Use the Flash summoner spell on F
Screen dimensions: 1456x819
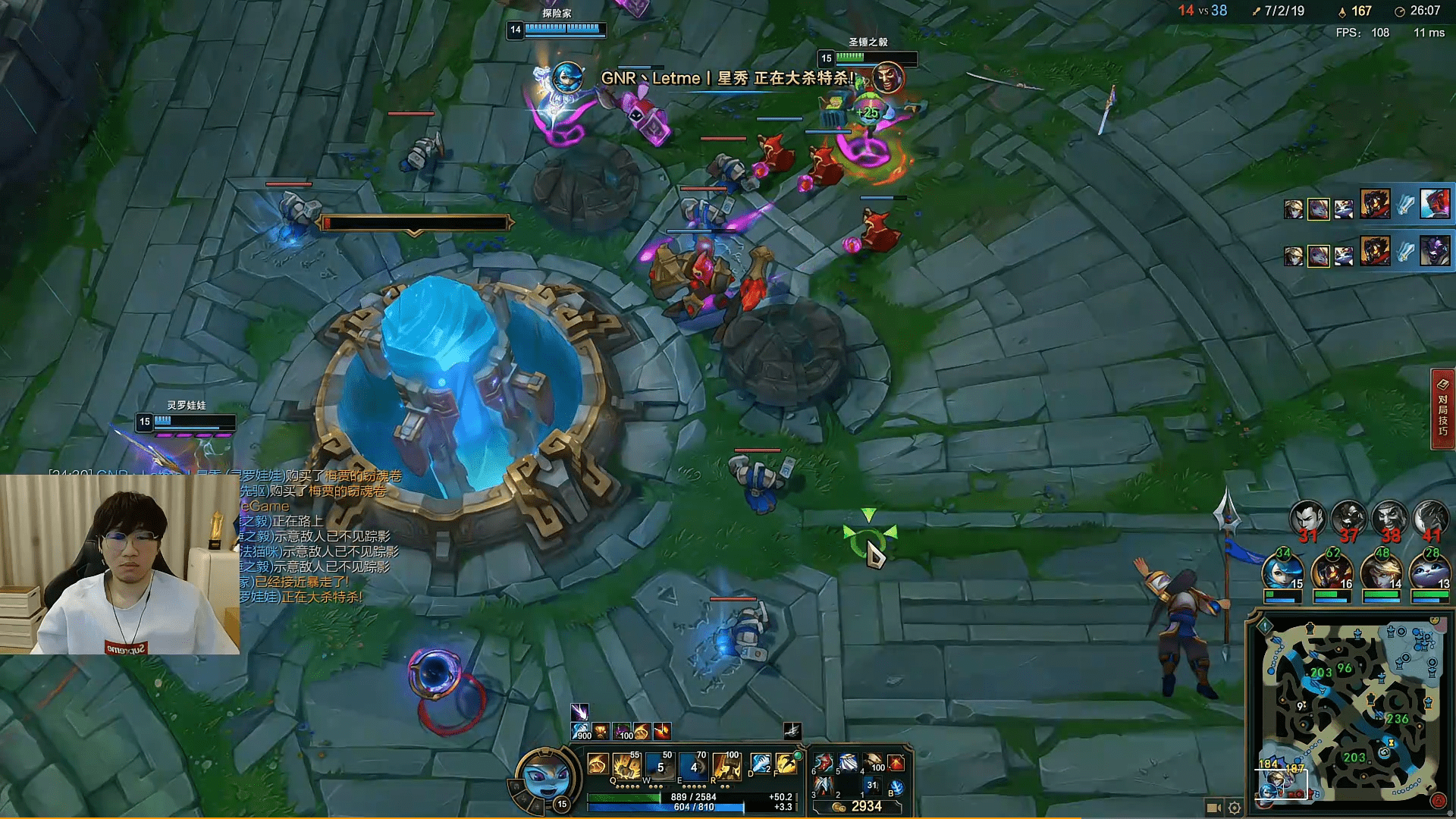pyautogui.click(x=786, y=764)
